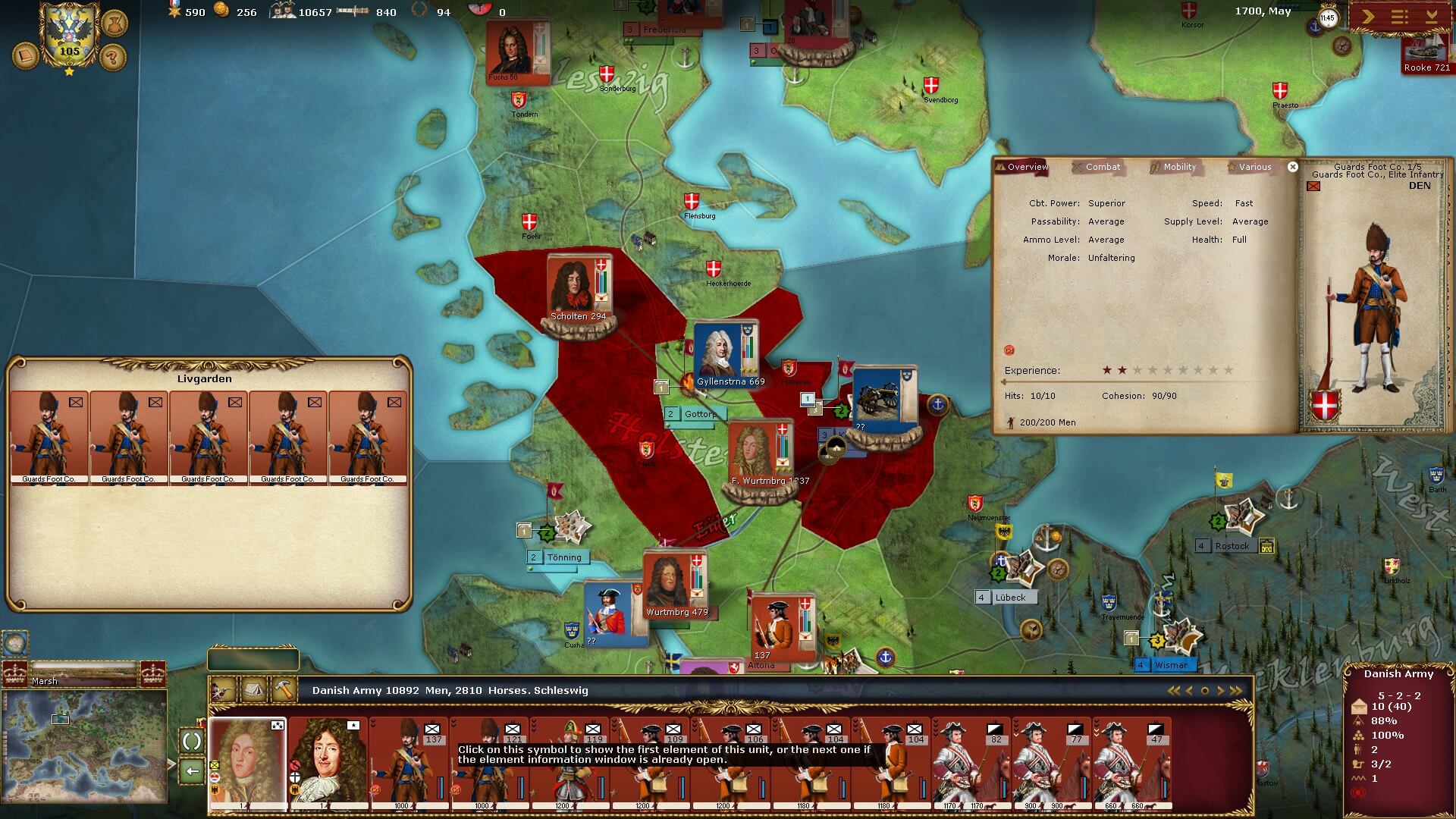The height and width of the screenshot is (819, 1456).
Task: Open the list menu button
Action: [x=1399, y=17]
